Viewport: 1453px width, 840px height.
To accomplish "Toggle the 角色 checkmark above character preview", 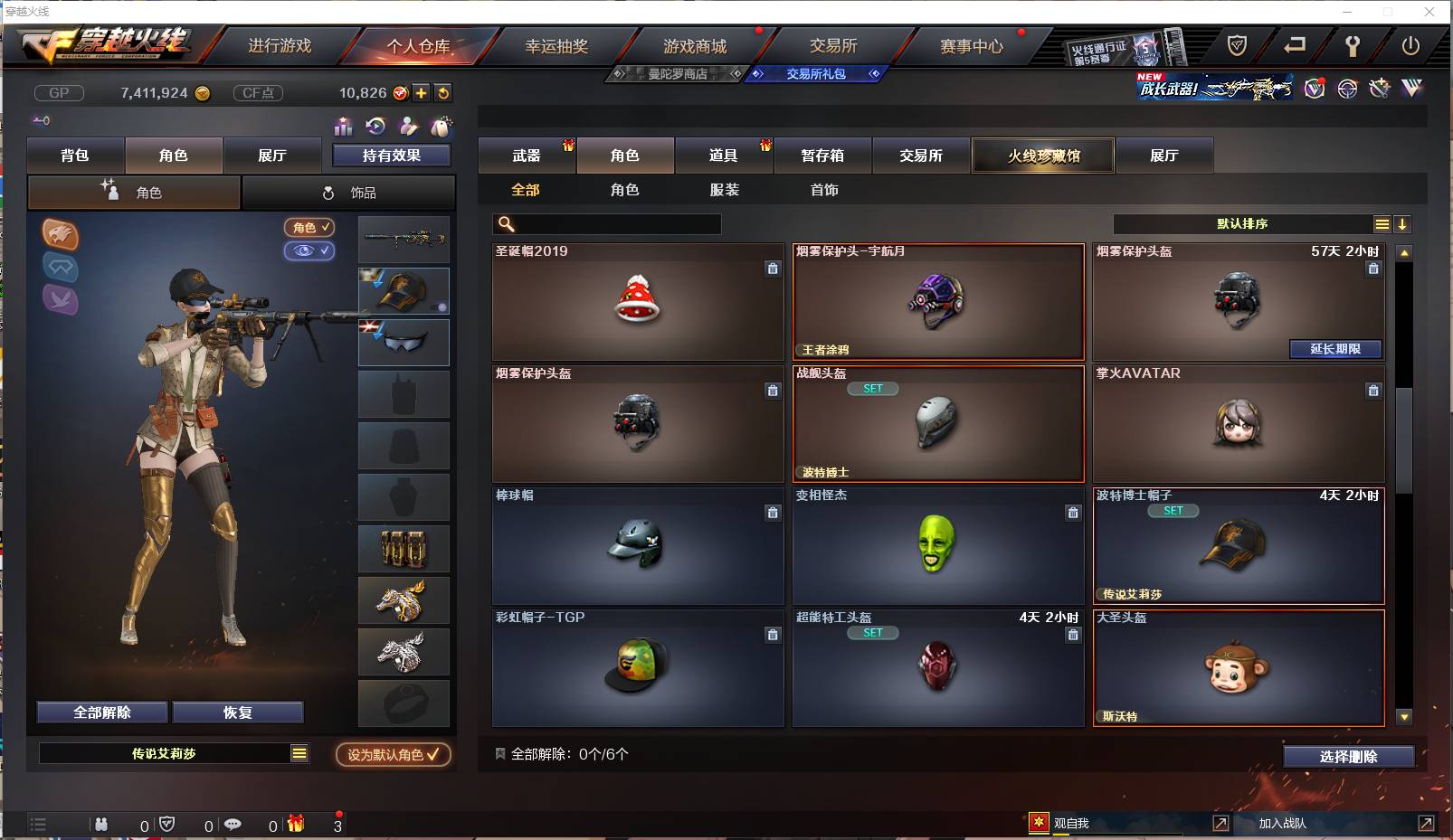I will pyautogui.click(x=309, y=228).
